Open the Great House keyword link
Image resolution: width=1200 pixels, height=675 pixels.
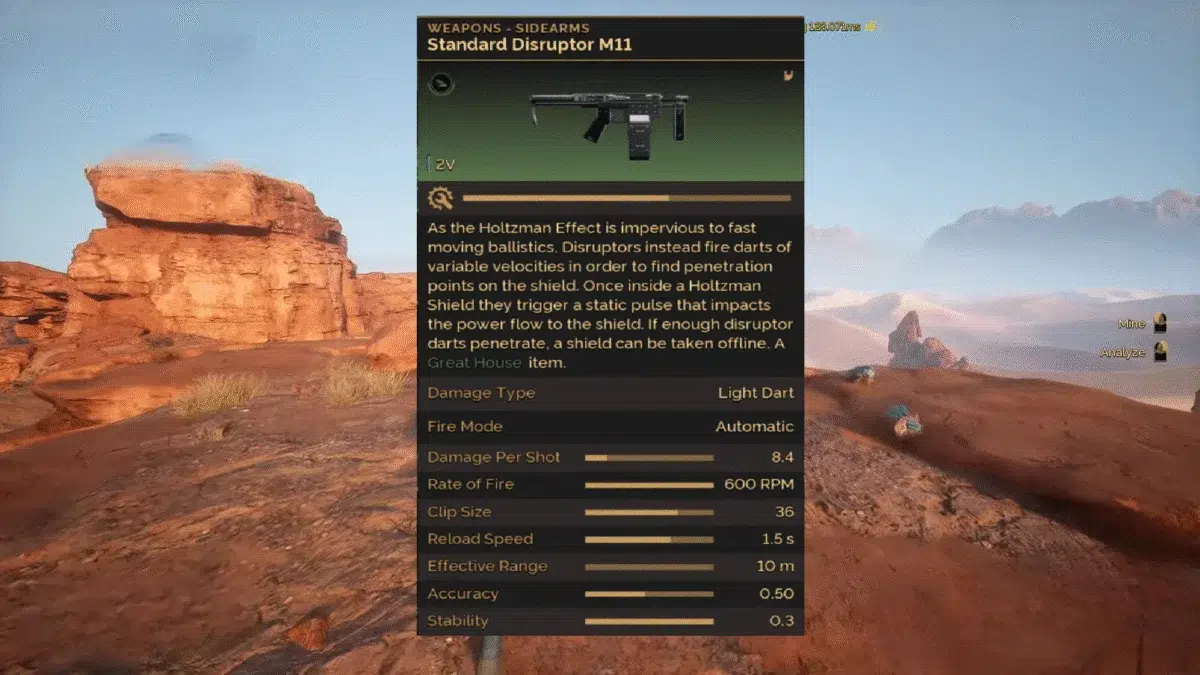474,363
